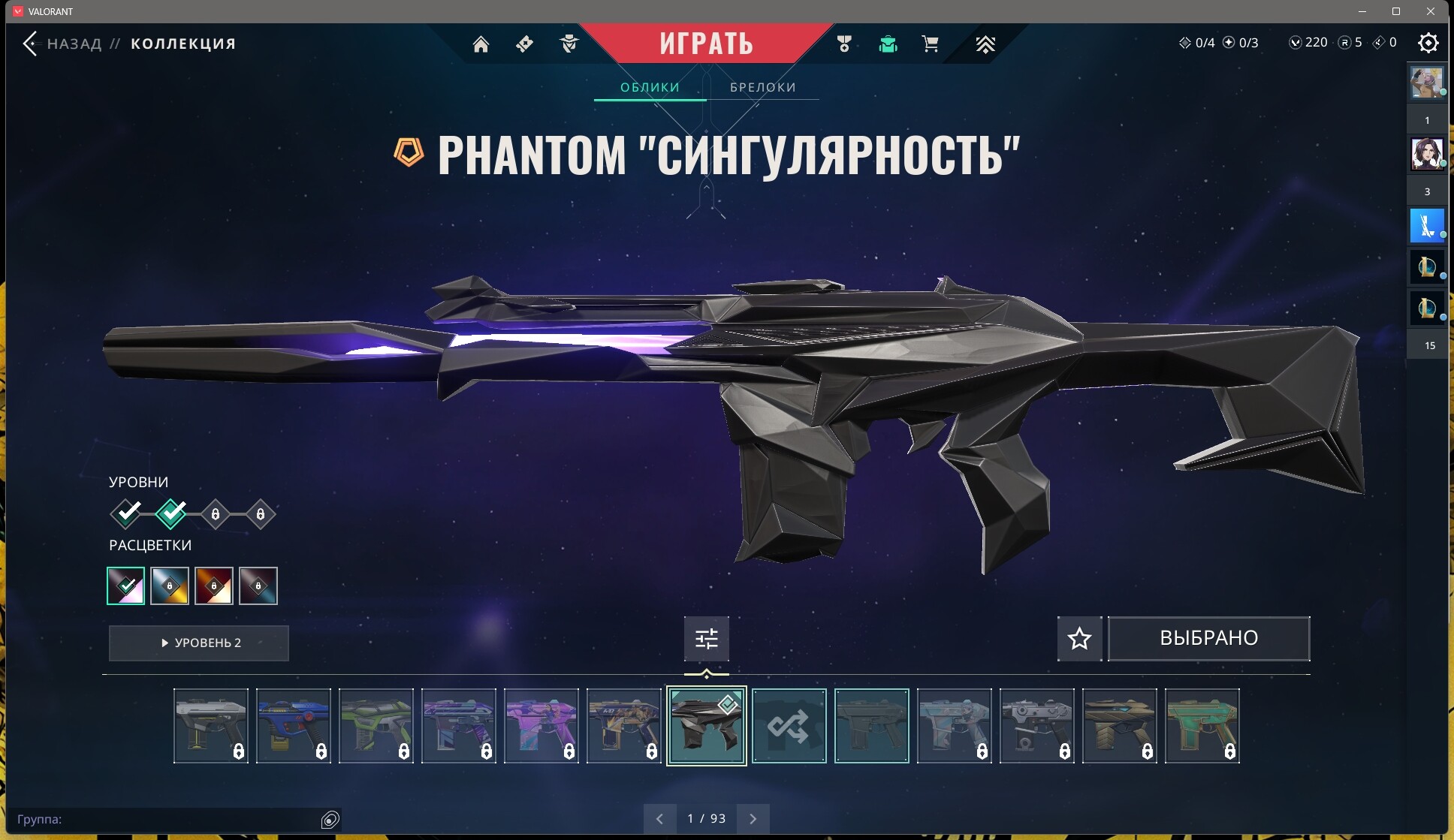
Task: Open the settings gear icon
Action: [1428, 43]
